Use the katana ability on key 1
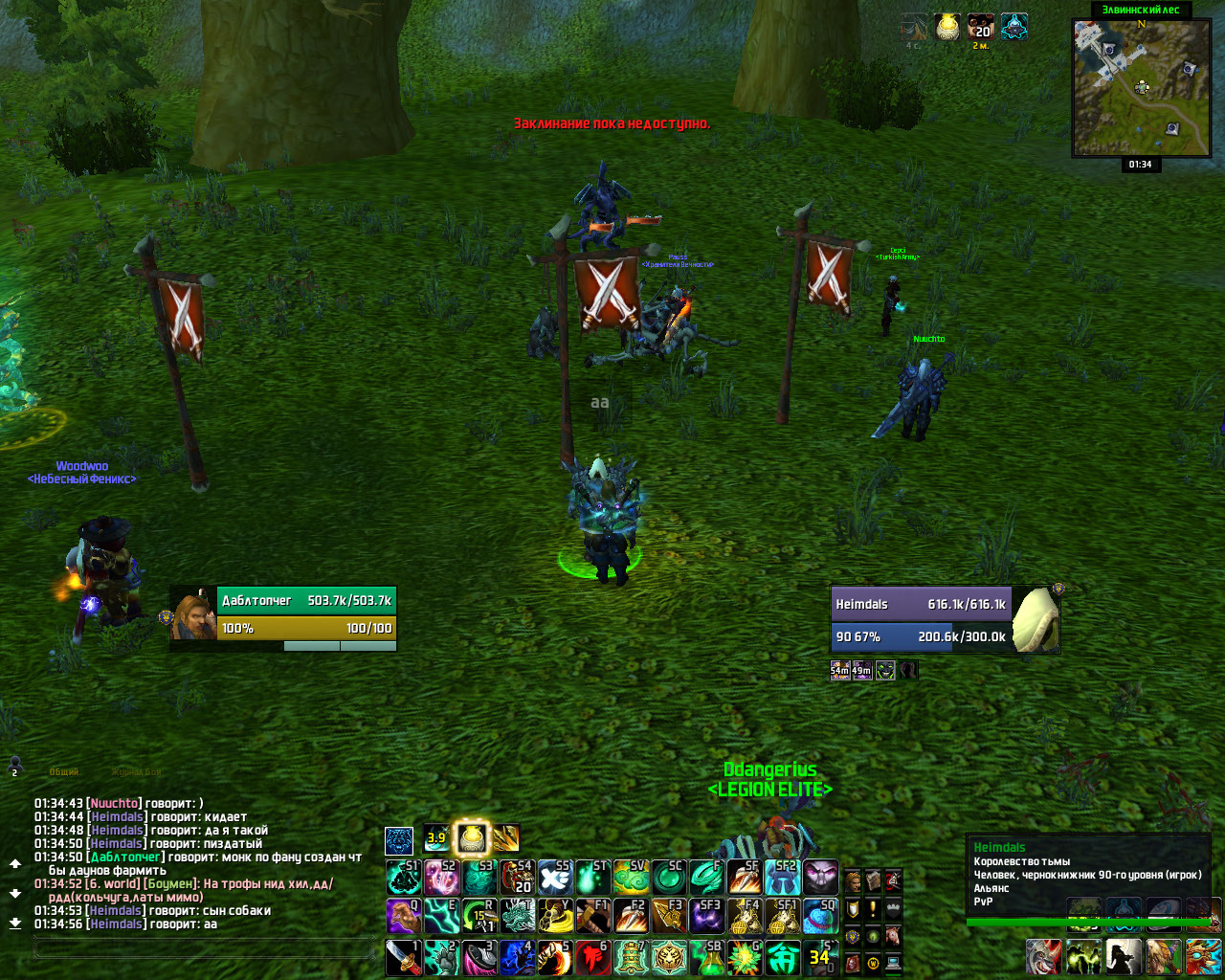1225x980 pixels. [403, 956]
